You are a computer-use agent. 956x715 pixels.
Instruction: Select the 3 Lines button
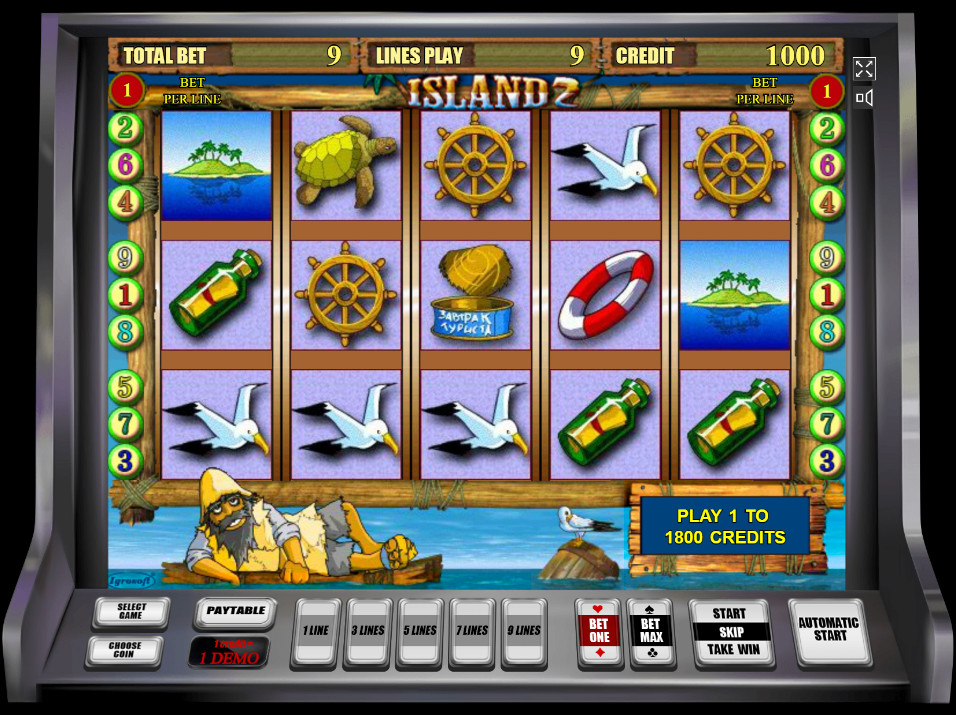[x=367, y=632]
